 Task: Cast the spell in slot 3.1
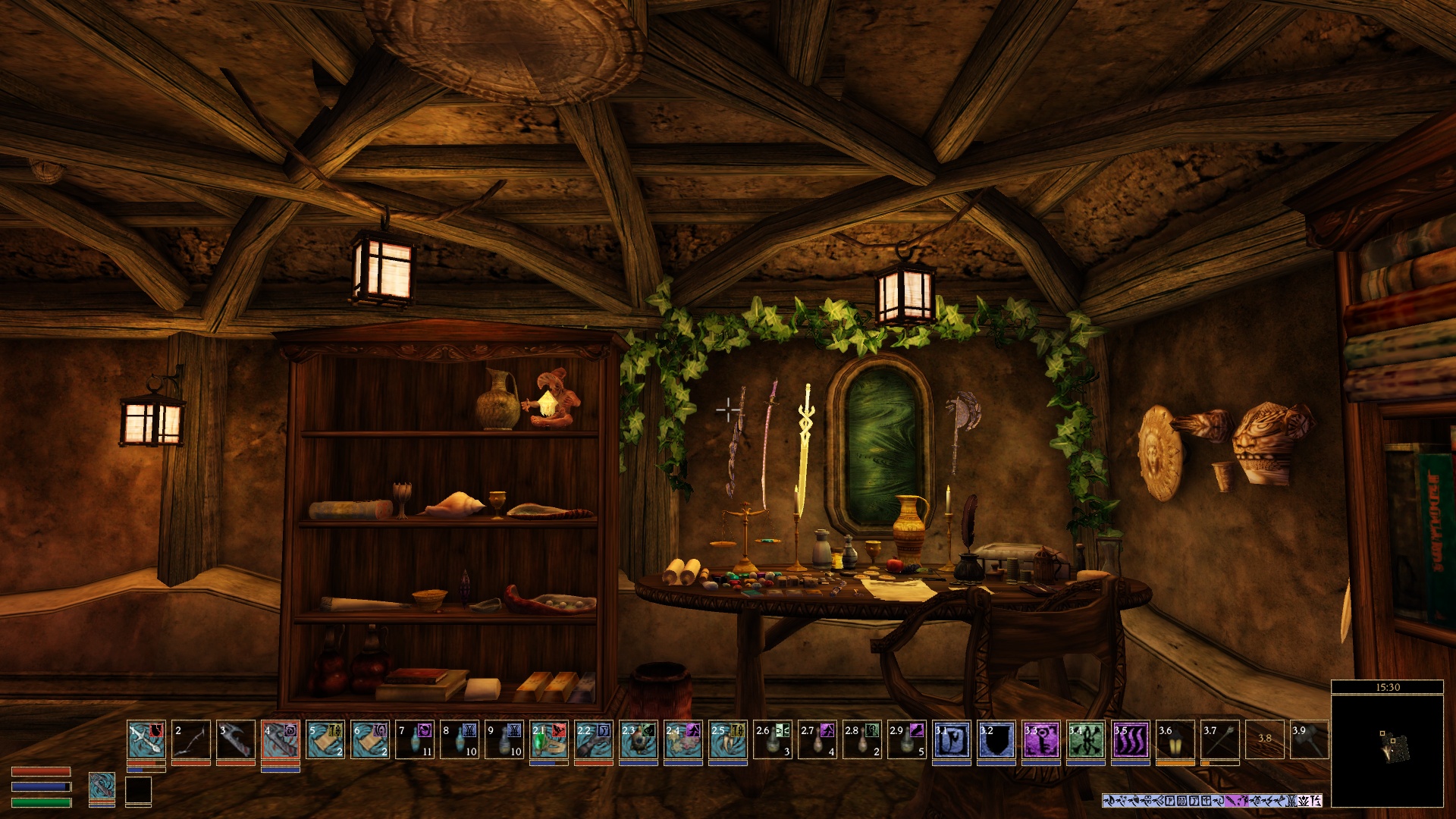coord(951,739)
